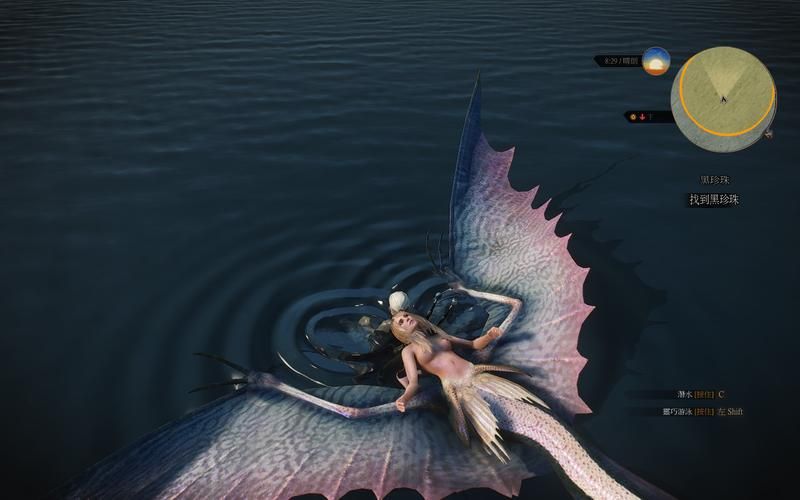
Task: Select the 黑珍珠 quest title
Action: pyautogui.click(x=715, y=180)
